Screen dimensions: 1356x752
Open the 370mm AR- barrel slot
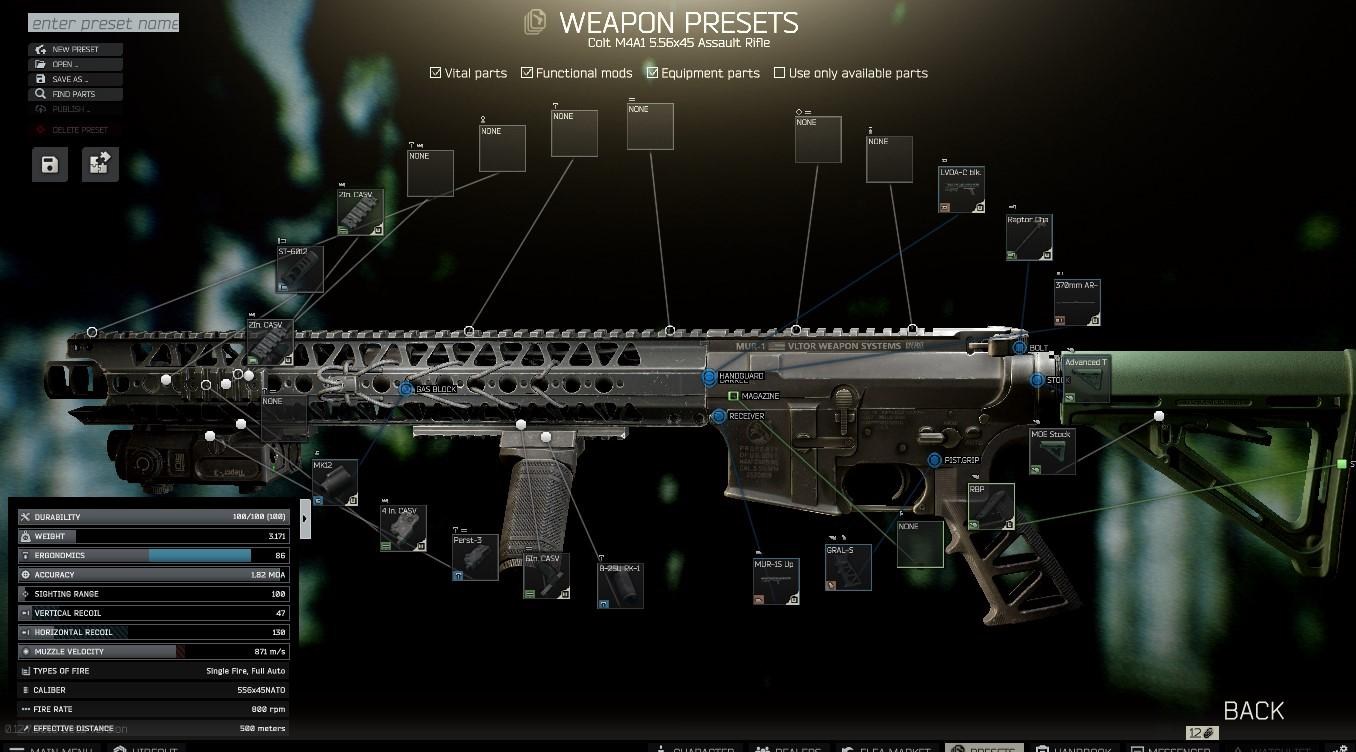tap(1077, 303)
